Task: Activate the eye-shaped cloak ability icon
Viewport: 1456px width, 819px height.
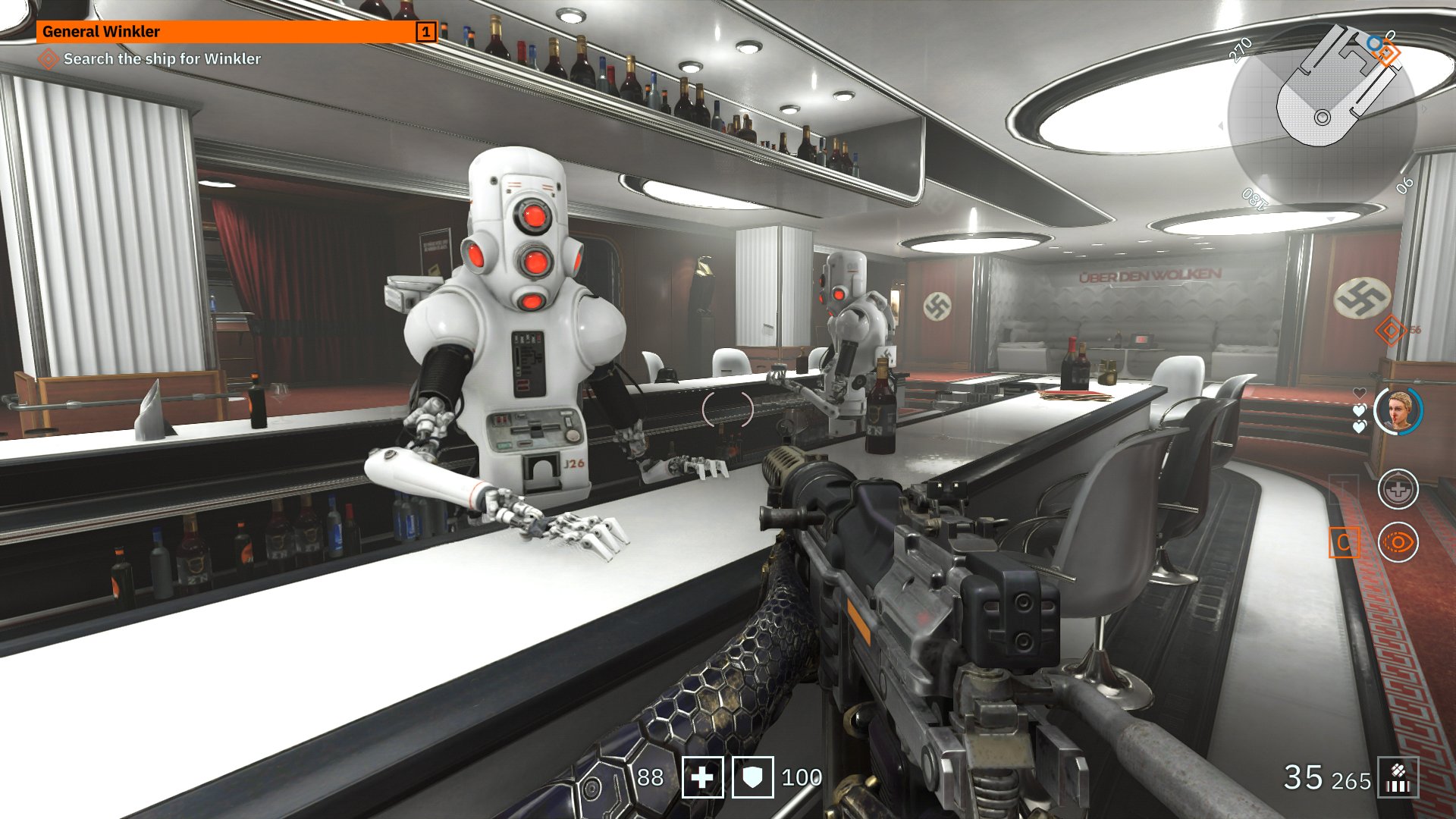Action: pyautogui.click(x=1398, y=542)
